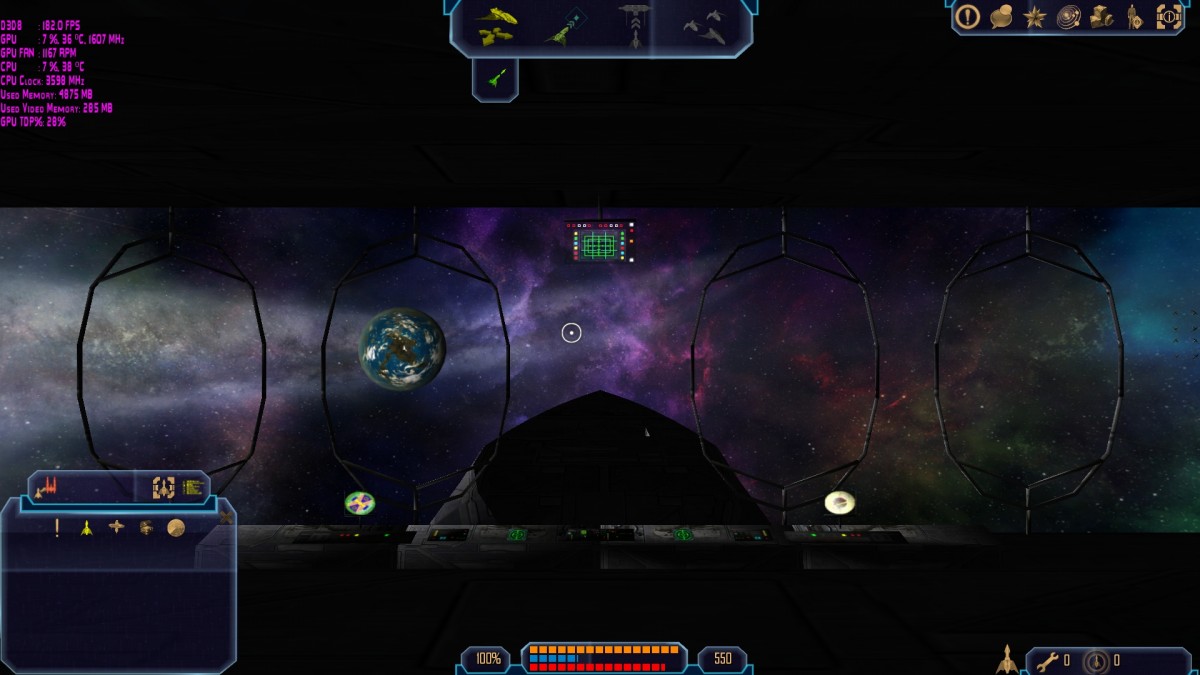Open the person with shield icon
1200x675 pixels.
[x=1135, y=17]
